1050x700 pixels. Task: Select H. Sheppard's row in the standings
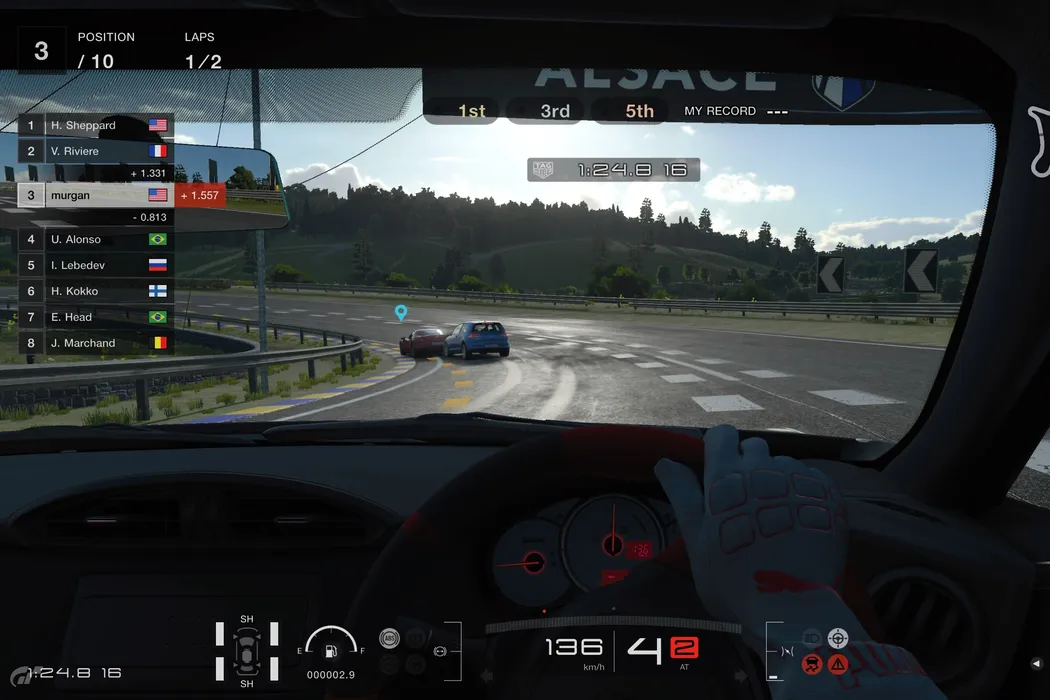pyautogui.click(x=96, y=126)
